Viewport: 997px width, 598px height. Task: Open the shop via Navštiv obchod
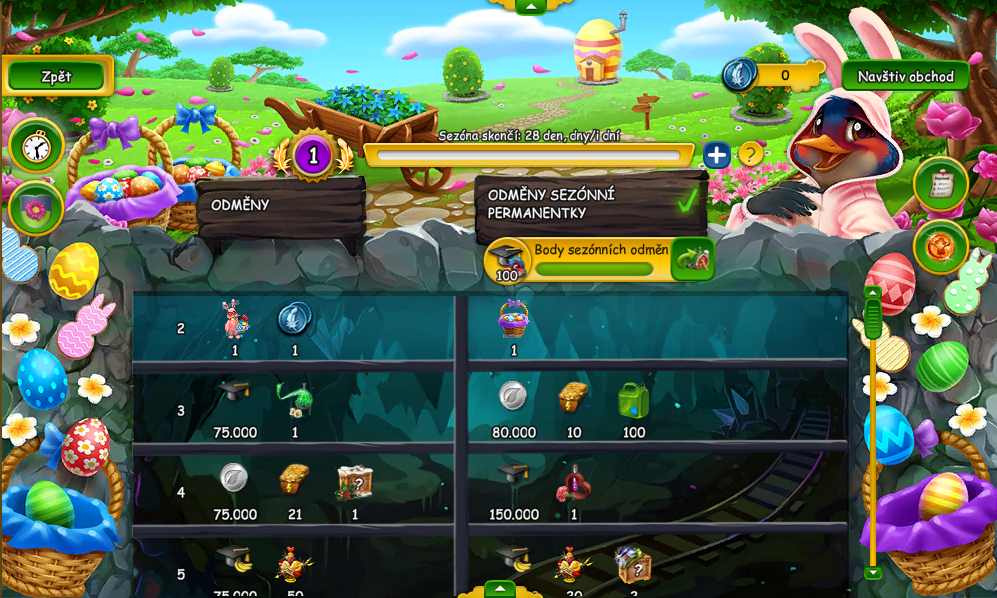(x=905, y=76)
